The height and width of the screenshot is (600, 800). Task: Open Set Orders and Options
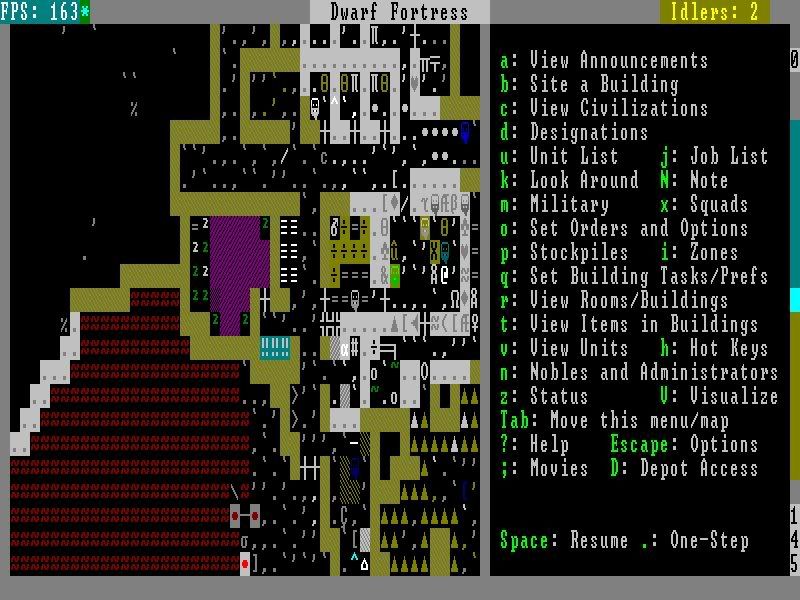[x=638, y=228]
